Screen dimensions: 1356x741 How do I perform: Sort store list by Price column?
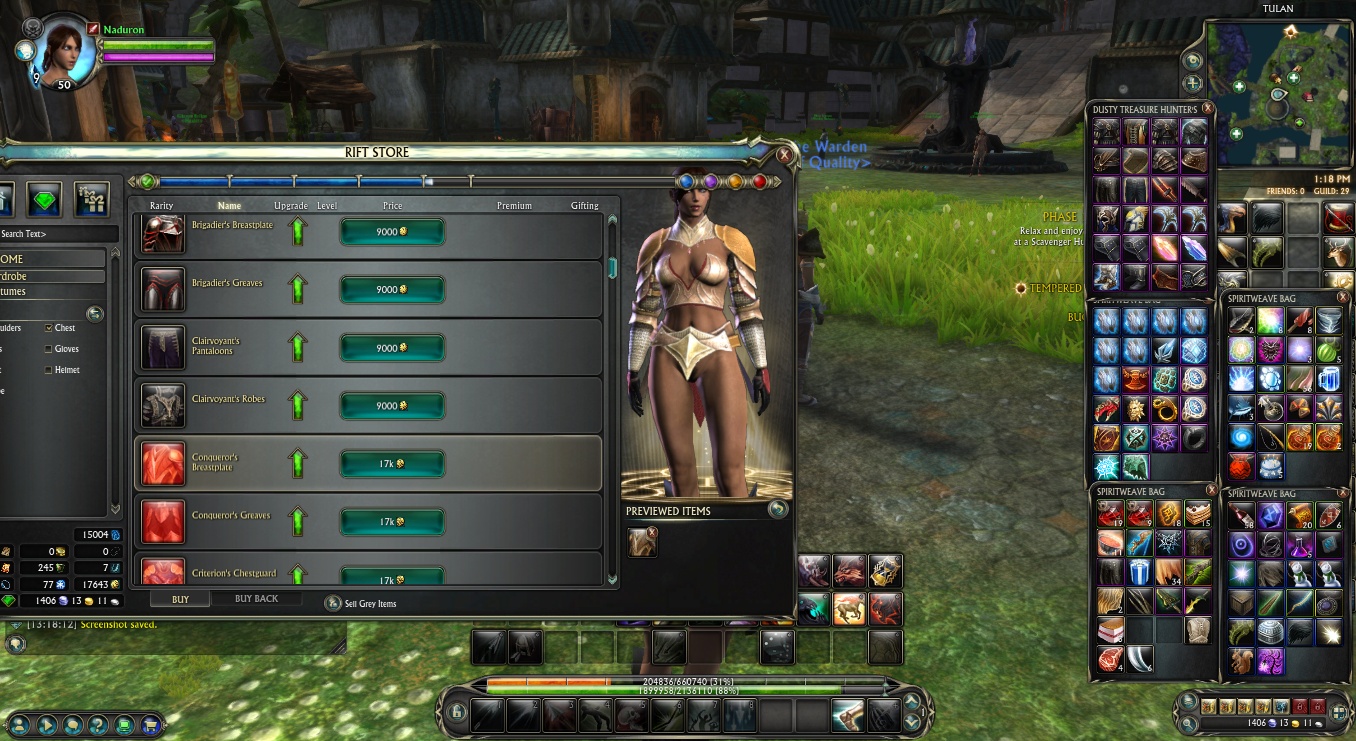click(392, 206)
